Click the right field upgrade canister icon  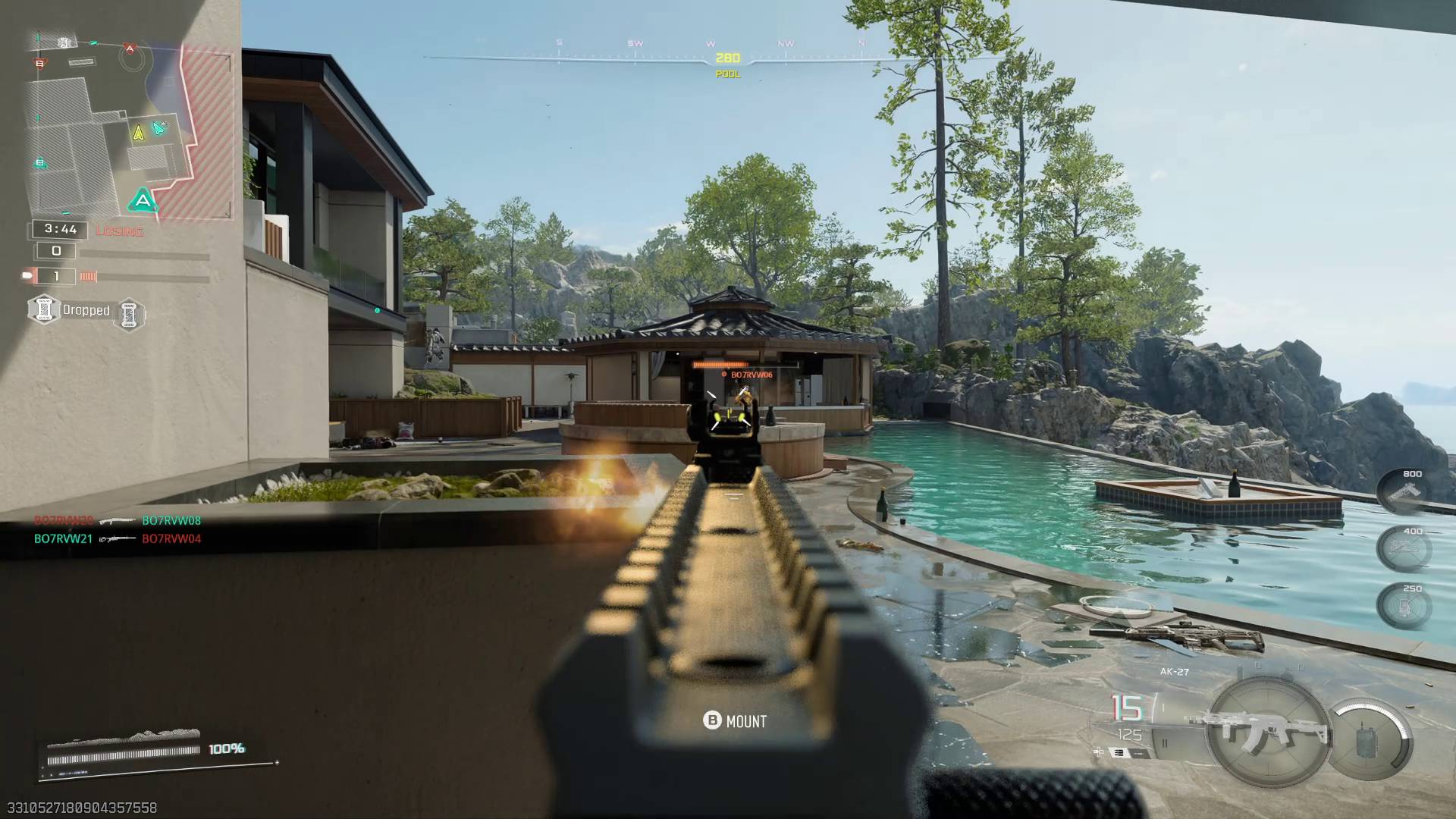pyautogui.click(x=129, y=314)
